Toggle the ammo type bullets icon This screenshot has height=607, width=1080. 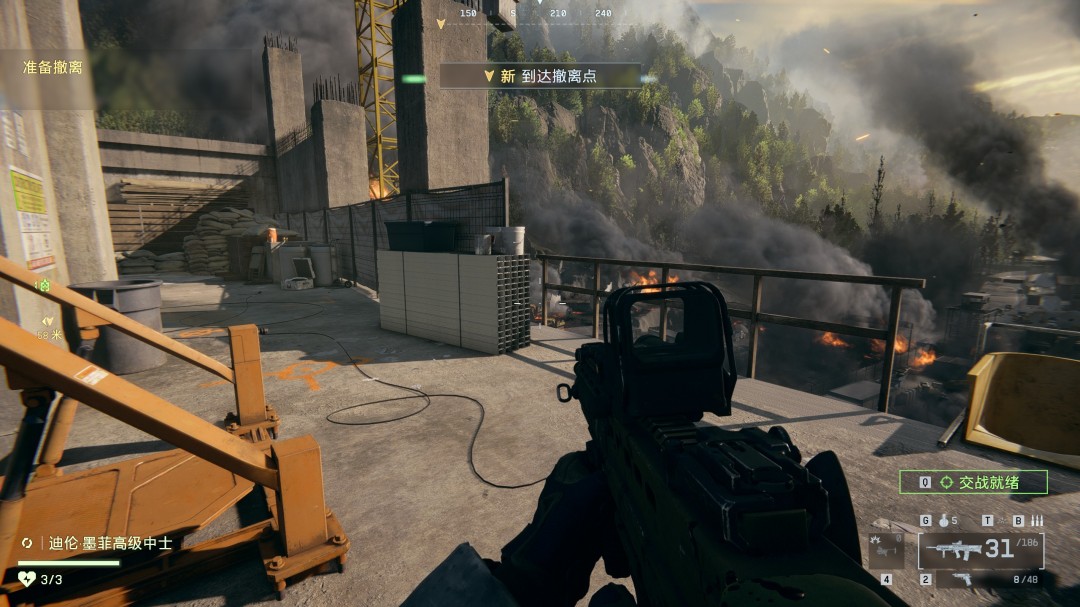point(1037,521)
